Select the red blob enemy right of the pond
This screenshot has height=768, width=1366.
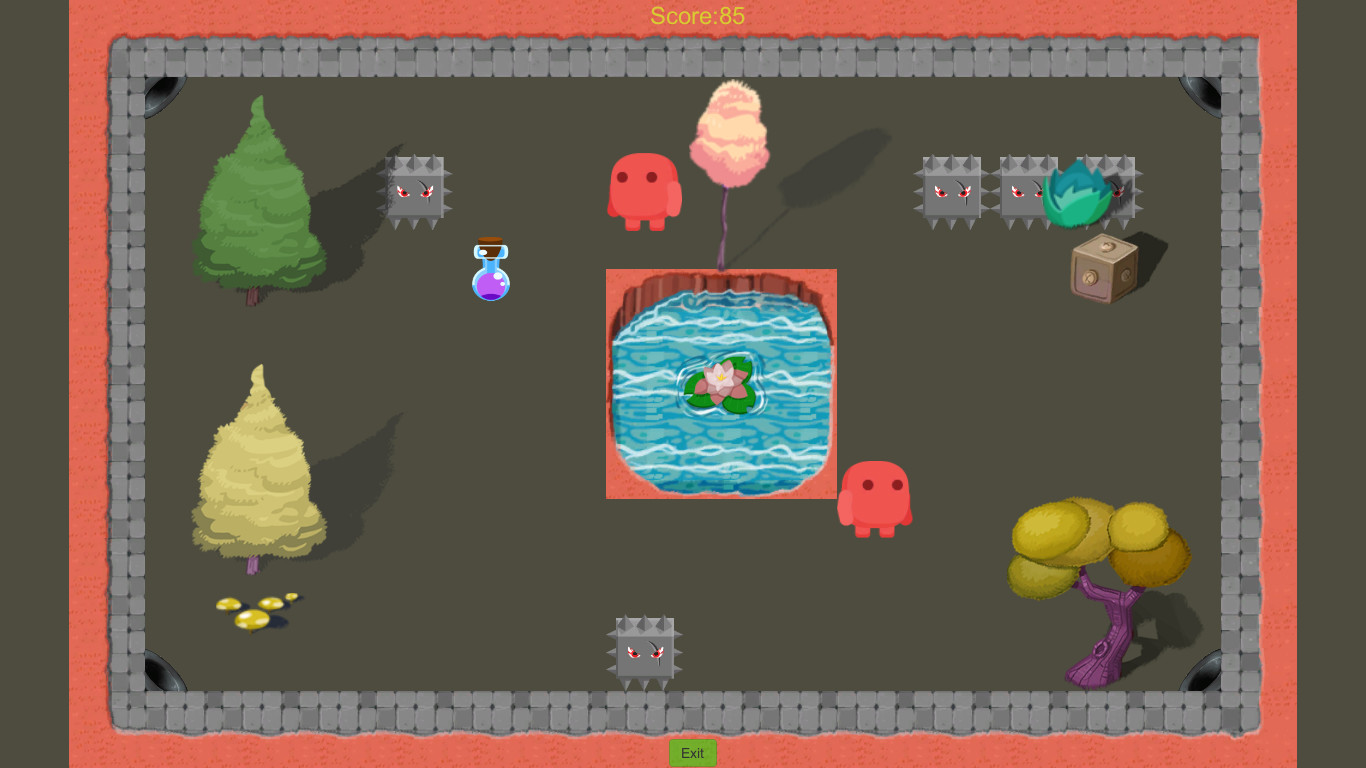click(x=877, y=497)
